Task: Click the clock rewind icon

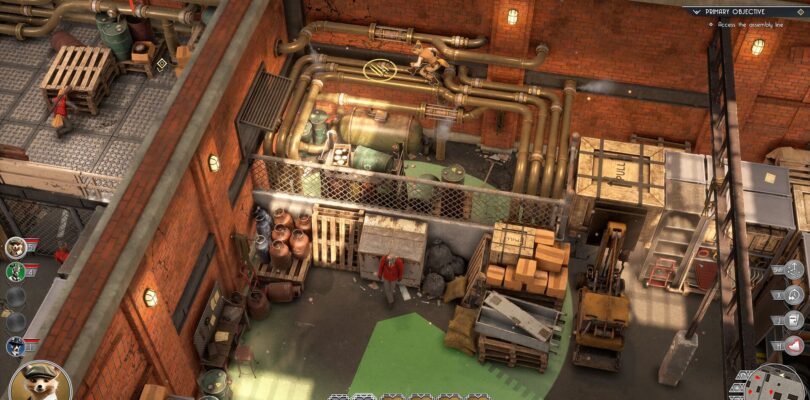Action: [x=795, y=295]
